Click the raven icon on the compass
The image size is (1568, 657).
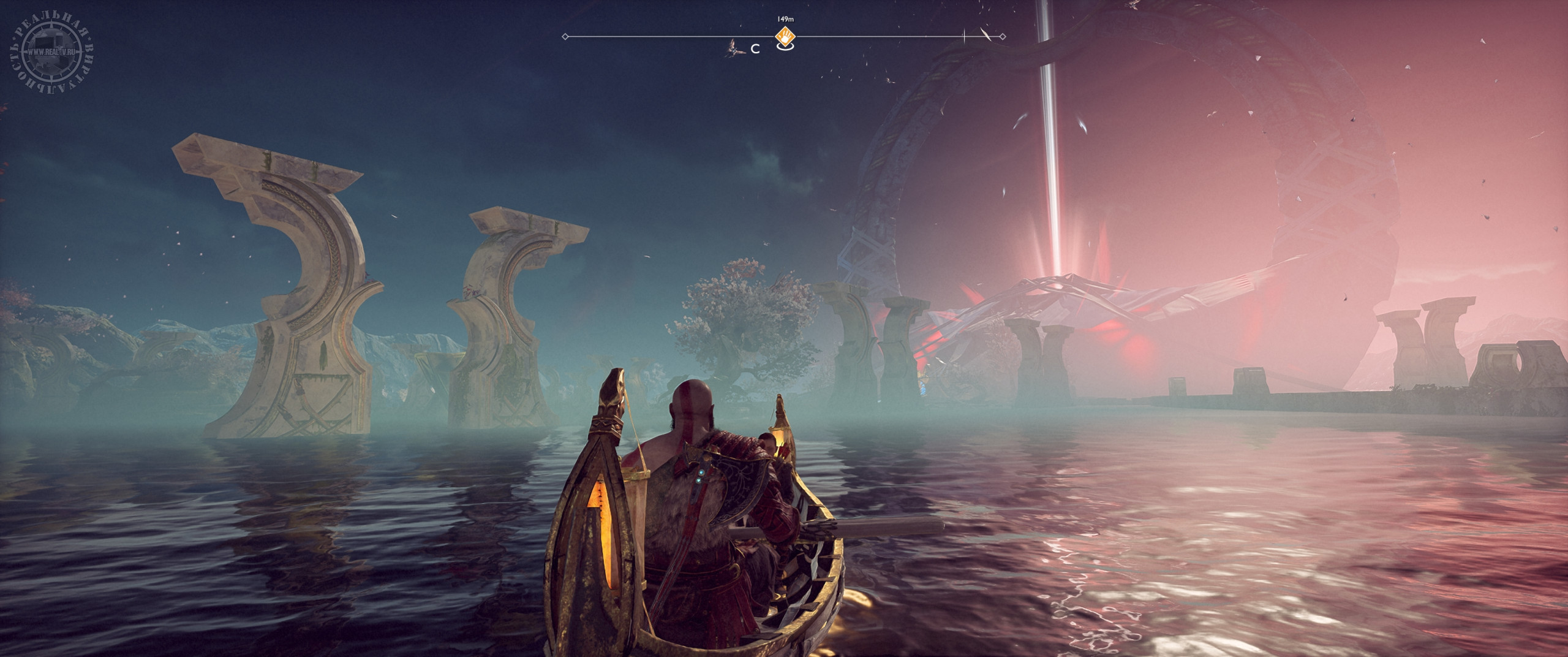[734, 48]
